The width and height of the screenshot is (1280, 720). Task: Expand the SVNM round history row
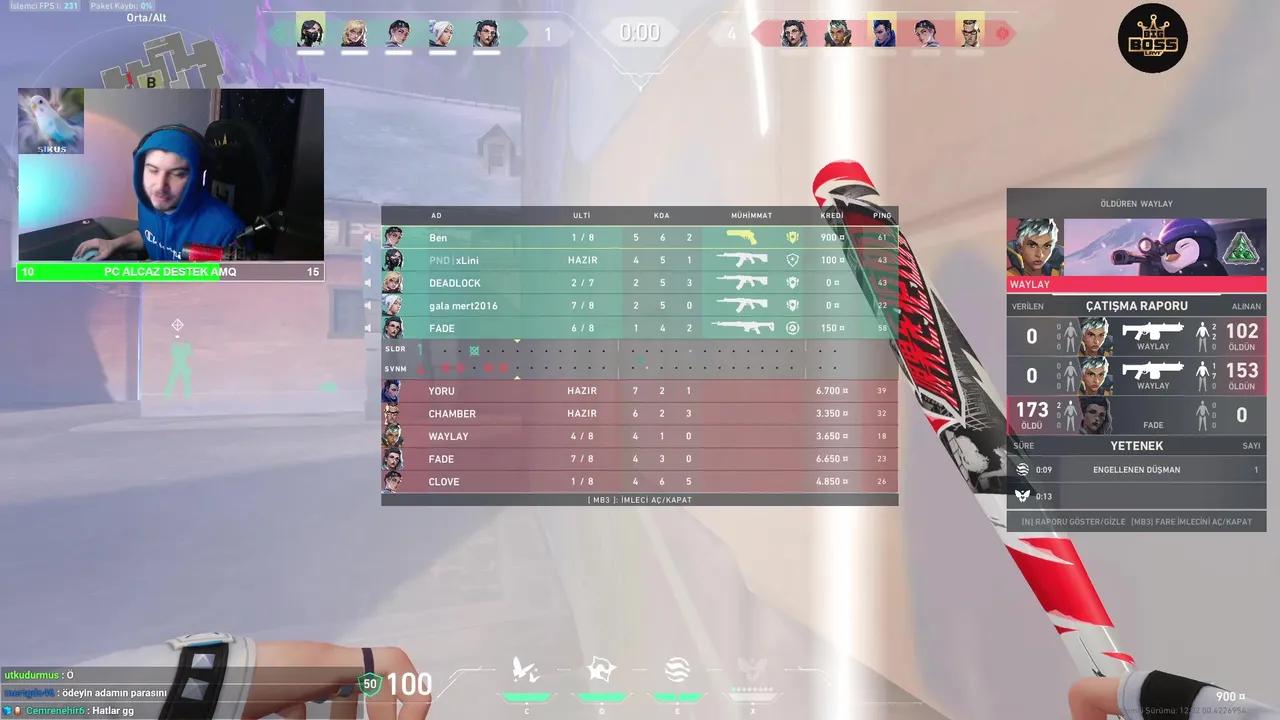click(x=396, y=369)
